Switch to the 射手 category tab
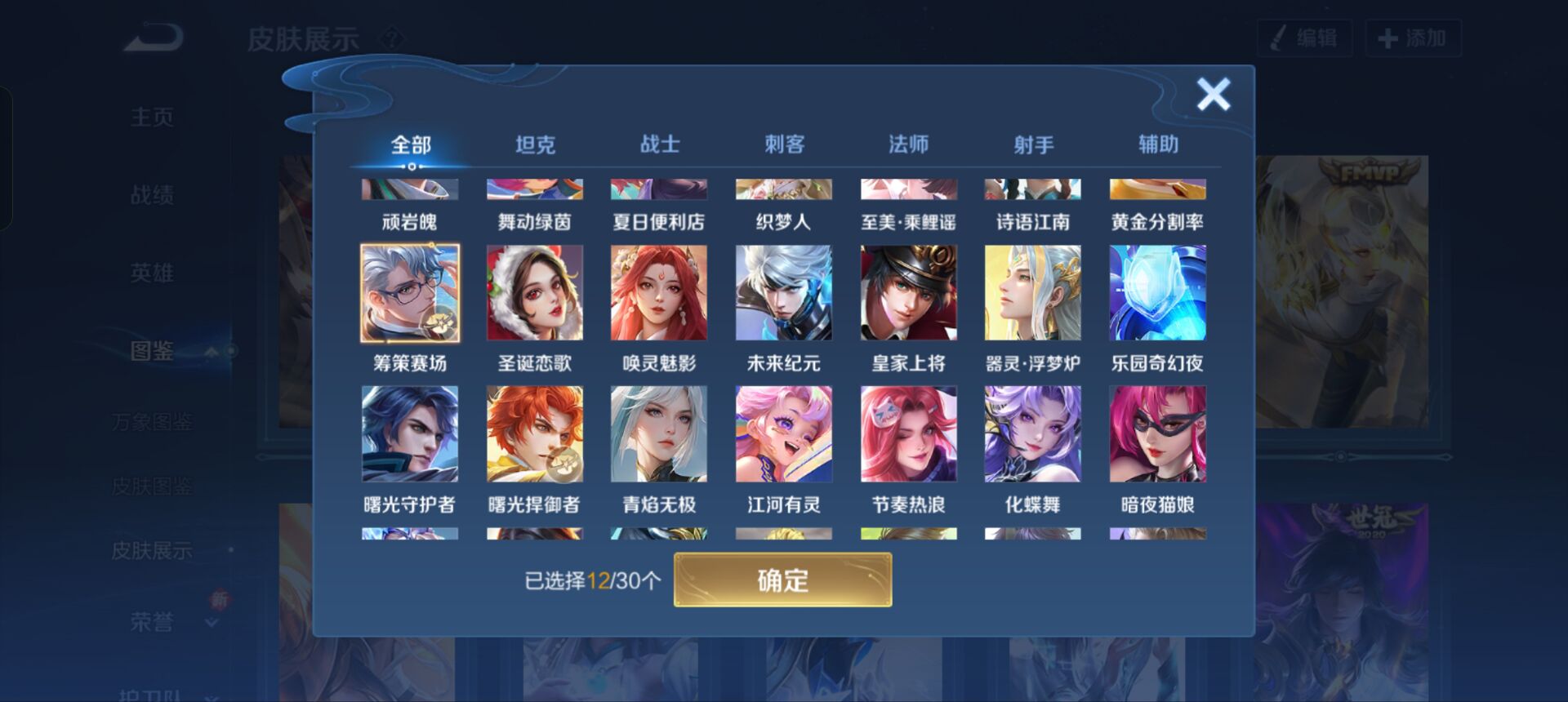 (1034, 143)
